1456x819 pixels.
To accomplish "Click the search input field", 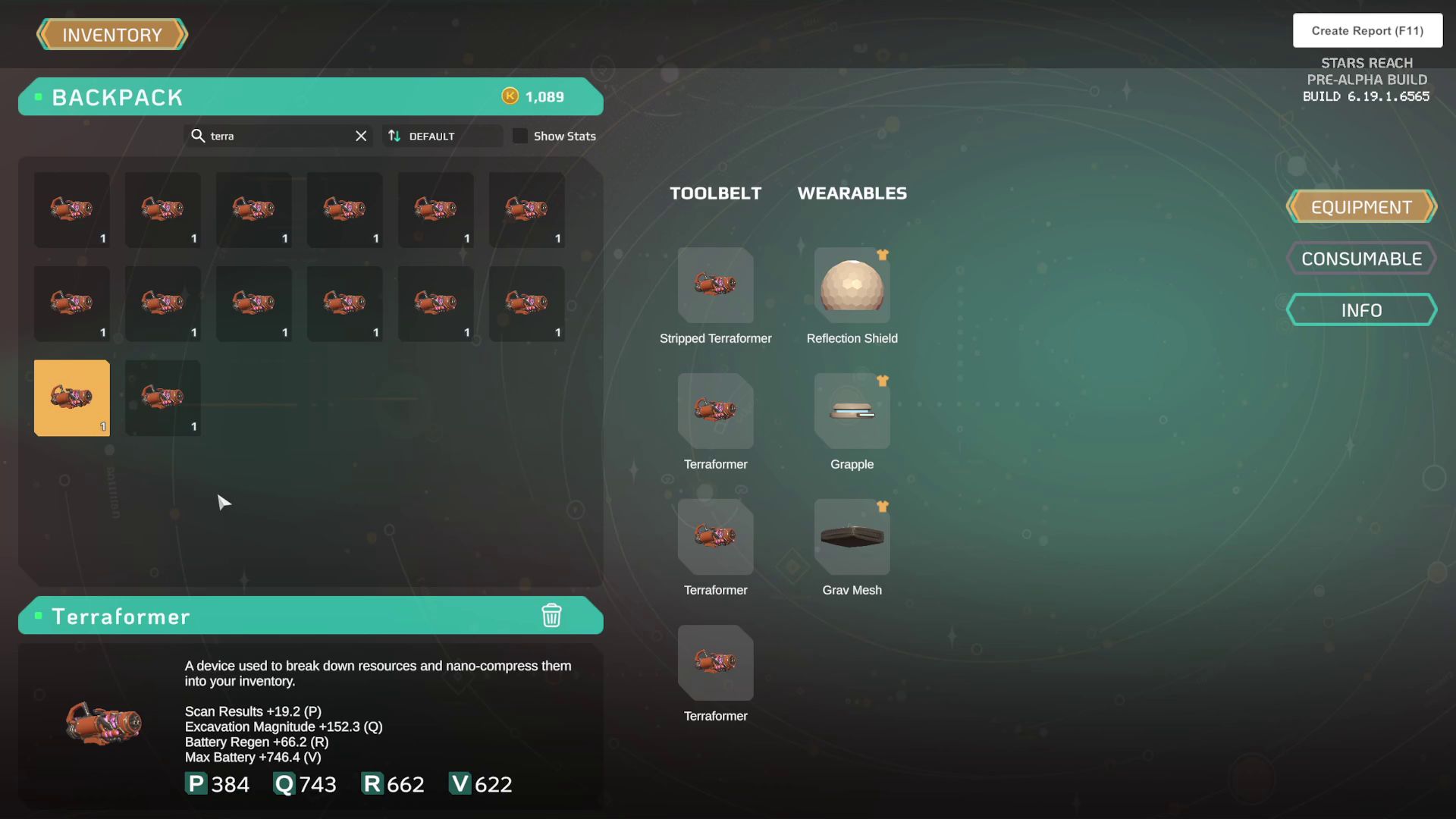I will [273, 136].
